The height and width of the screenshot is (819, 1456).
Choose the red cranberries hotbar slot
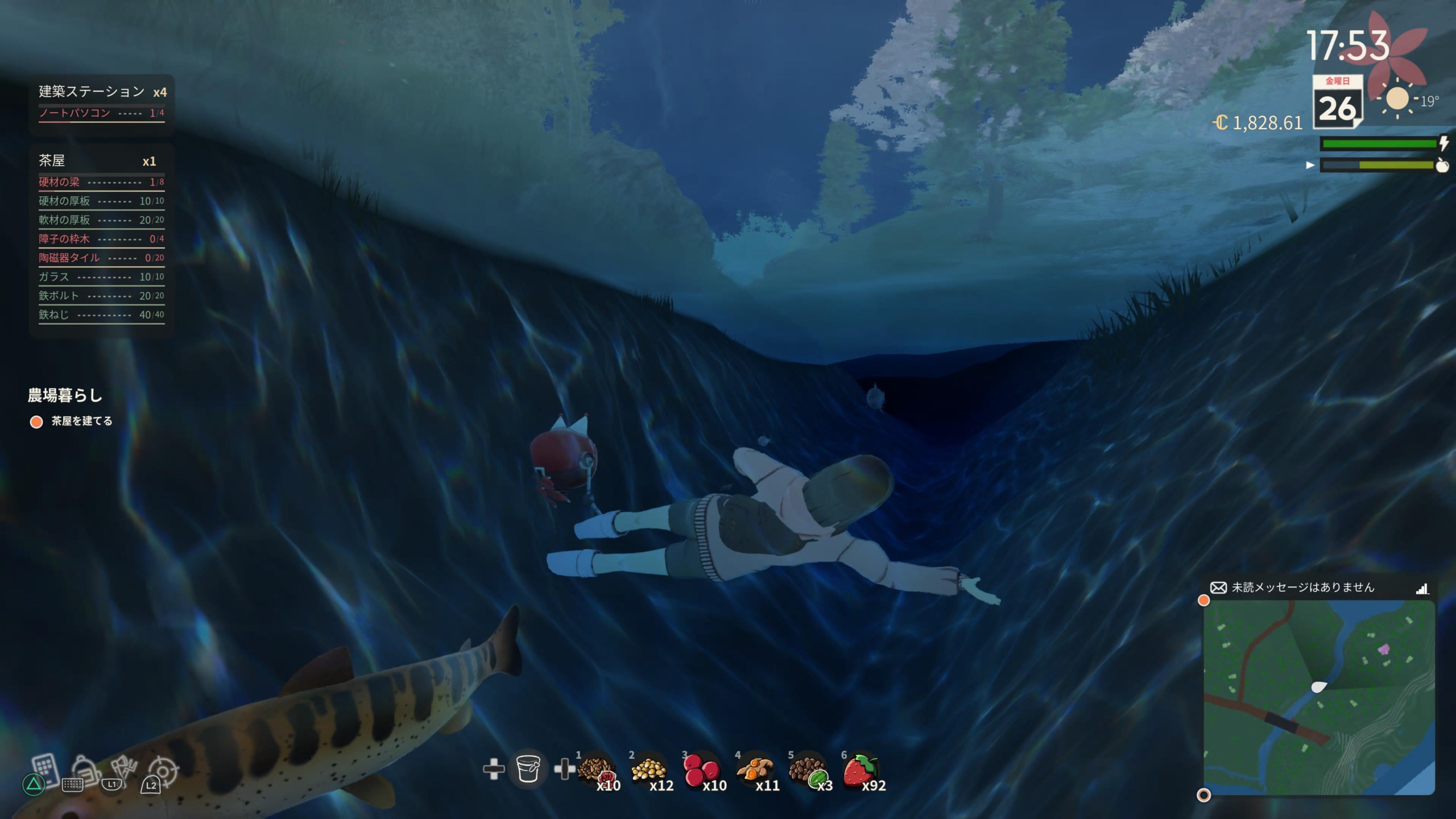point(701,772)
